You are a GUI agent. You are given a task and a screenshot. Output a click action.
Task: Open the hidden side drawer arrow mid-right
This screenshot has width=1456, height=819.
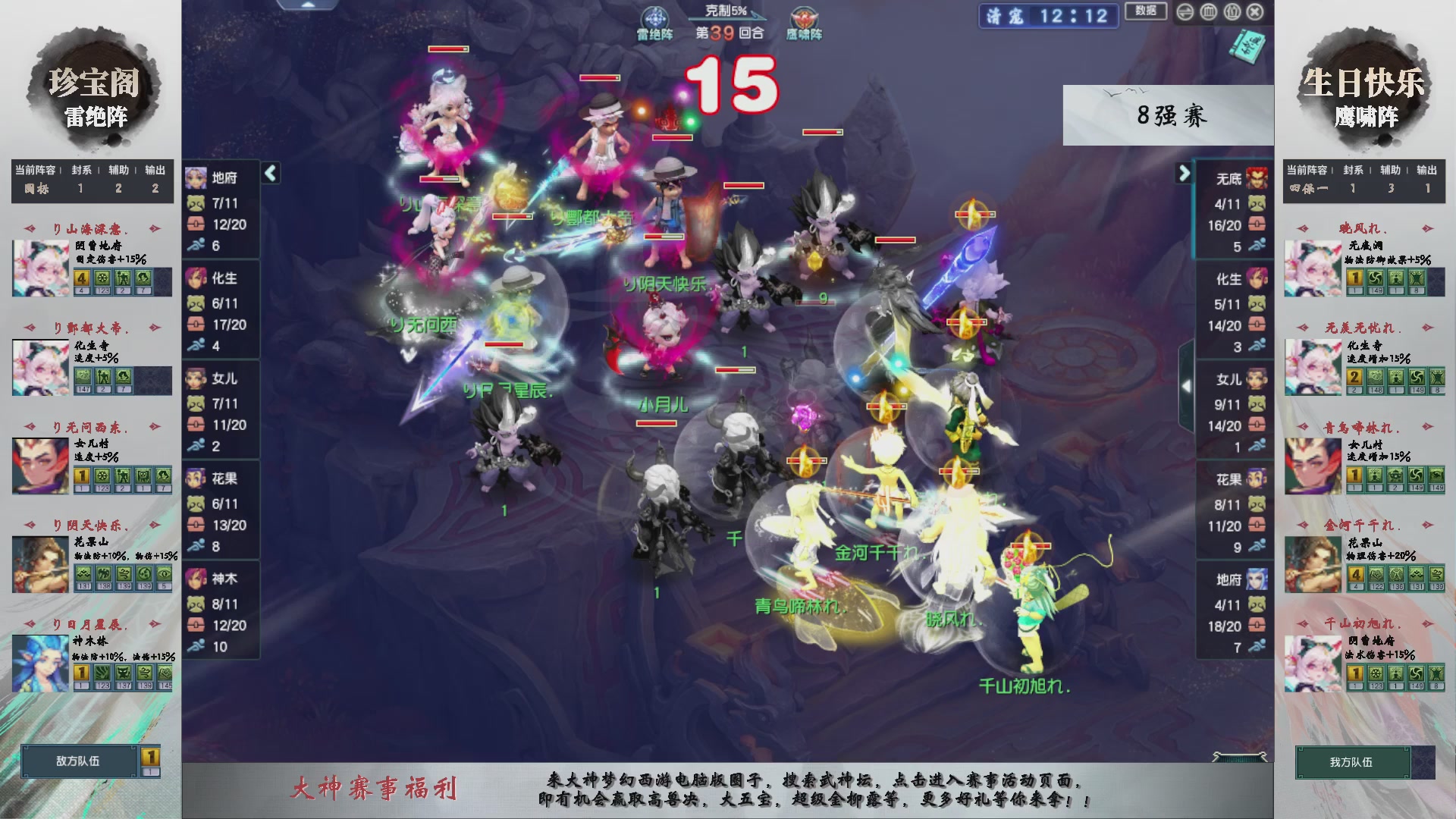[x=1188, y=384]
